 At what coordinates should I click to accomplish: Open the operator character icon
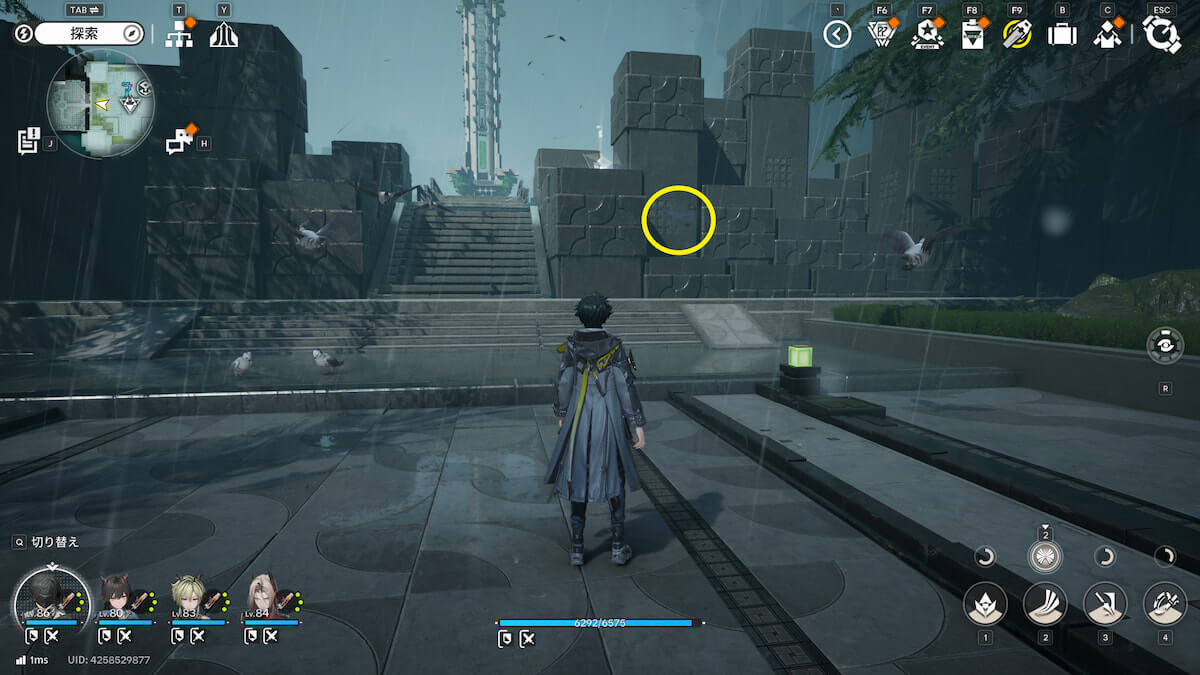tap(1107, 34)
